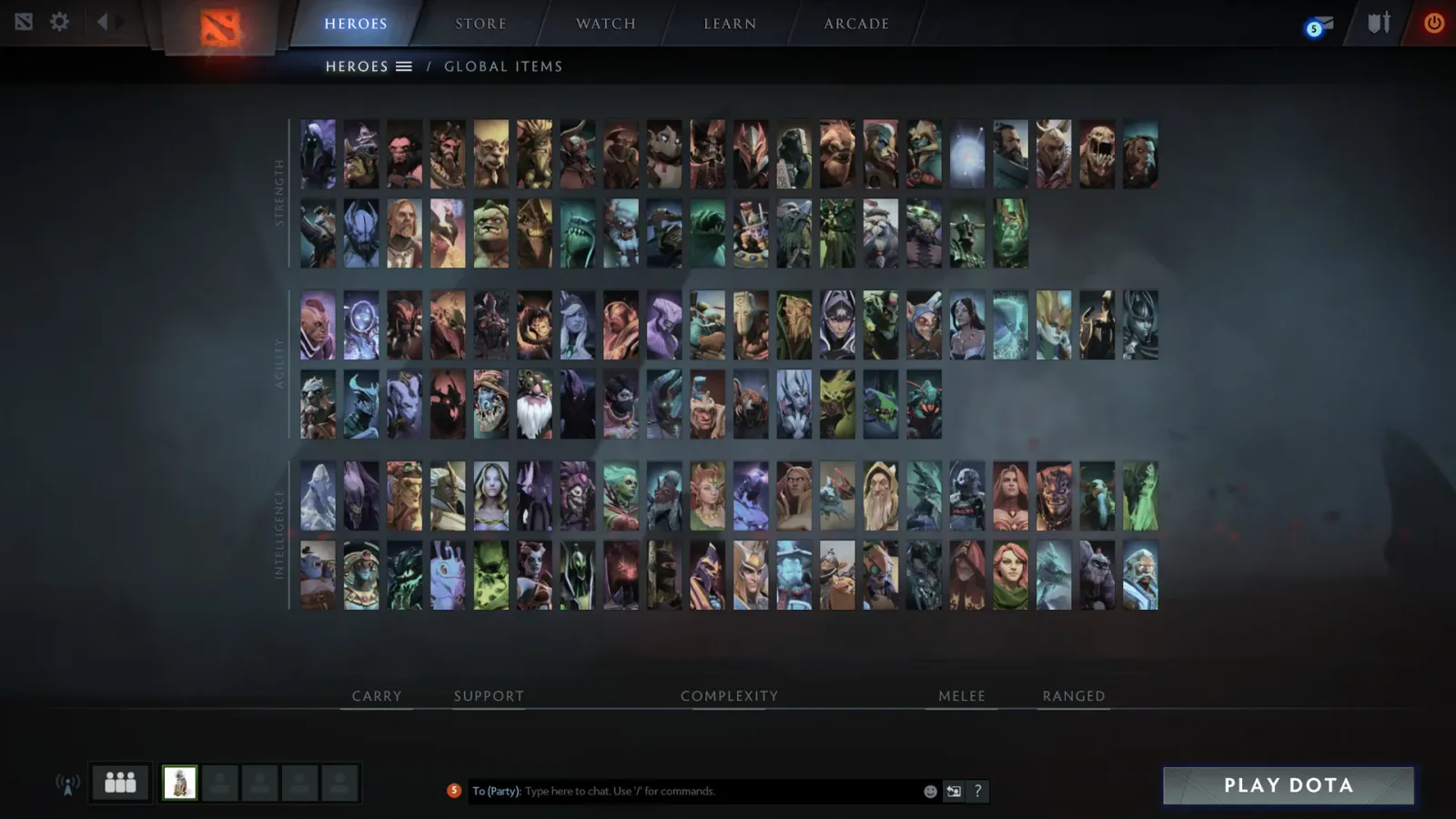Open Dota 2 settings with the gear icon
The height and width of the screenshot is (819, 1456).
[x=59, y=22]
